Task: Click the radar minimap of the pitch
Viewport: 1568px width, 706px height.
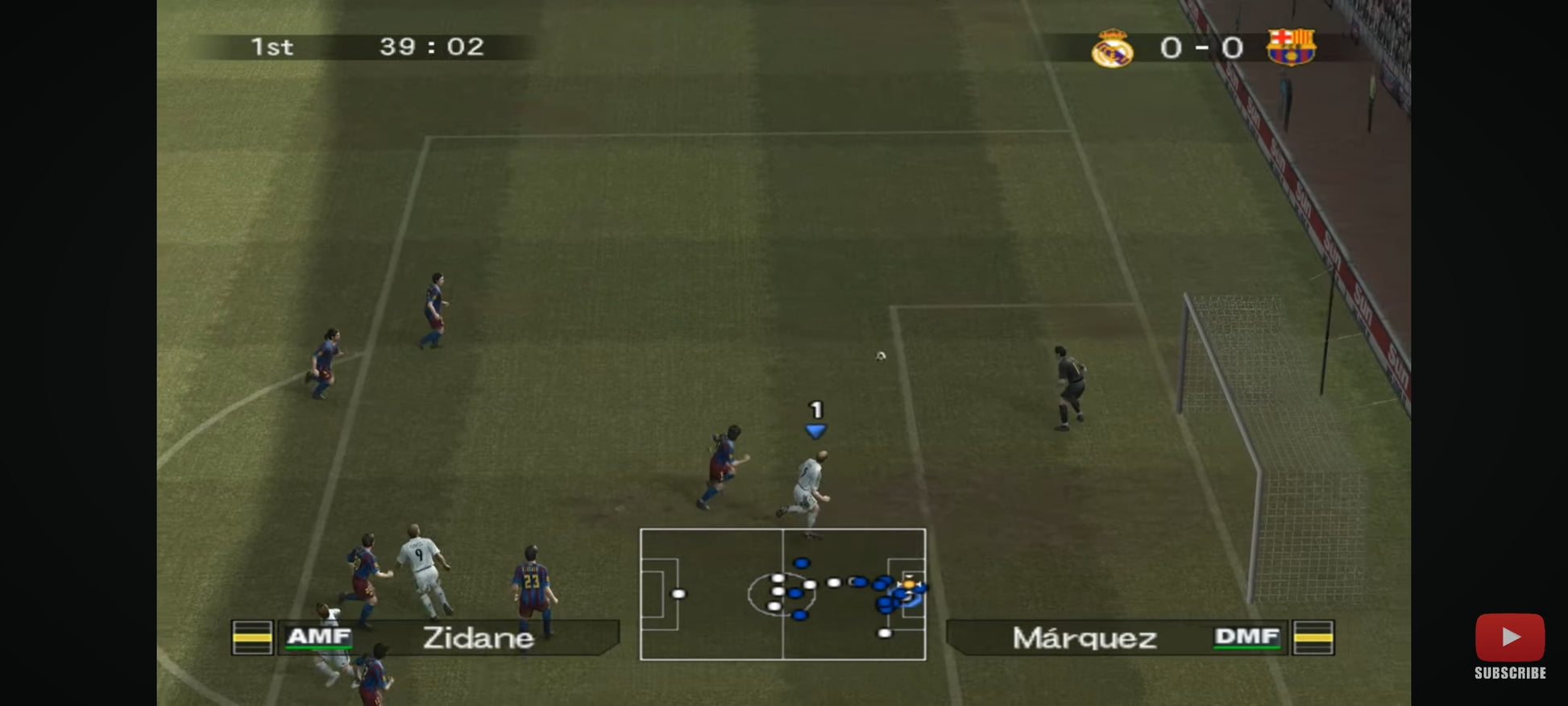Action: [782, 594]
